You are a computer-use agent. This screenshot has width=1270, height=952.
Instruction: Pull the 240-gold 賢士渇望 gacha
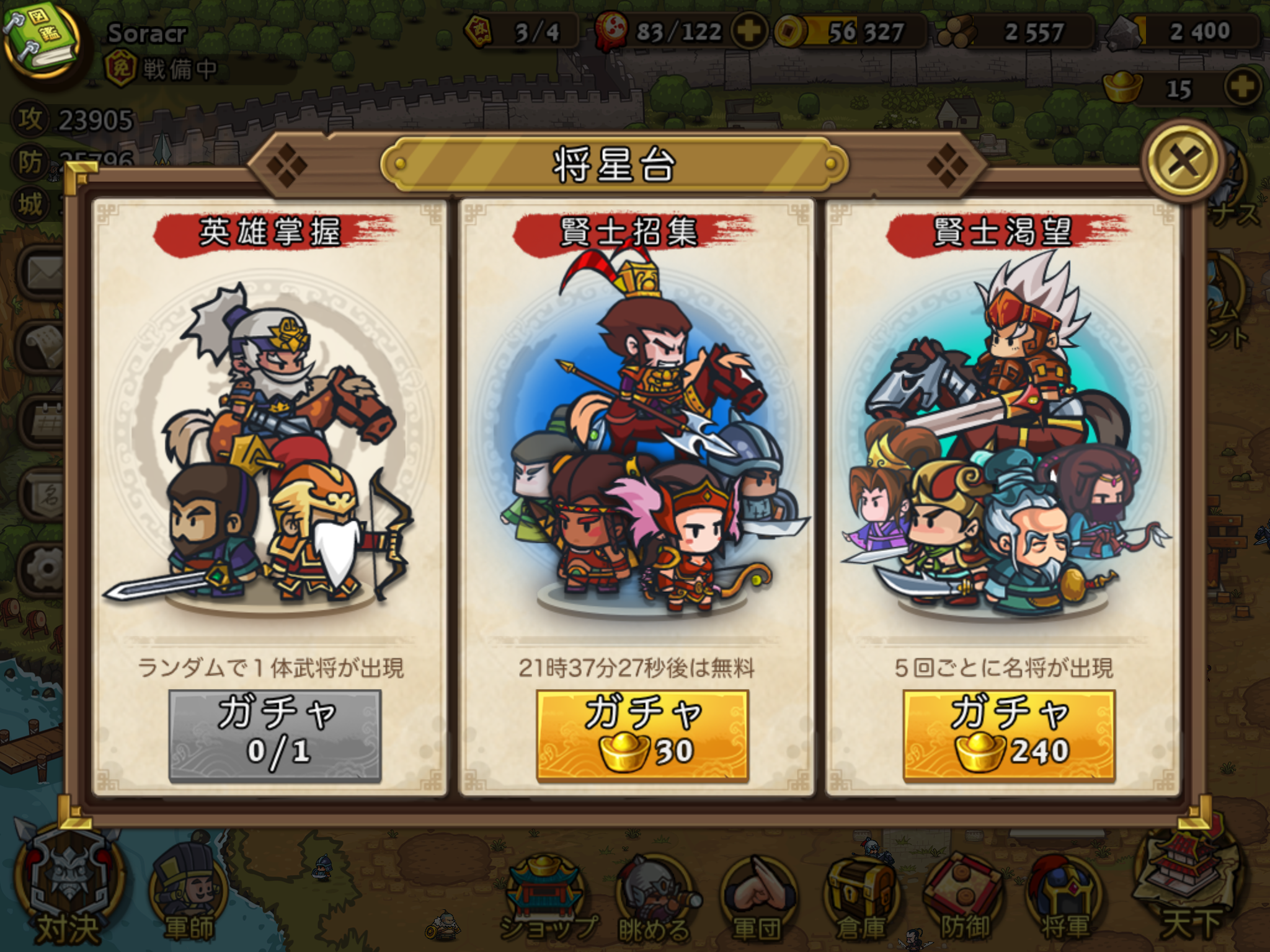1009,735
